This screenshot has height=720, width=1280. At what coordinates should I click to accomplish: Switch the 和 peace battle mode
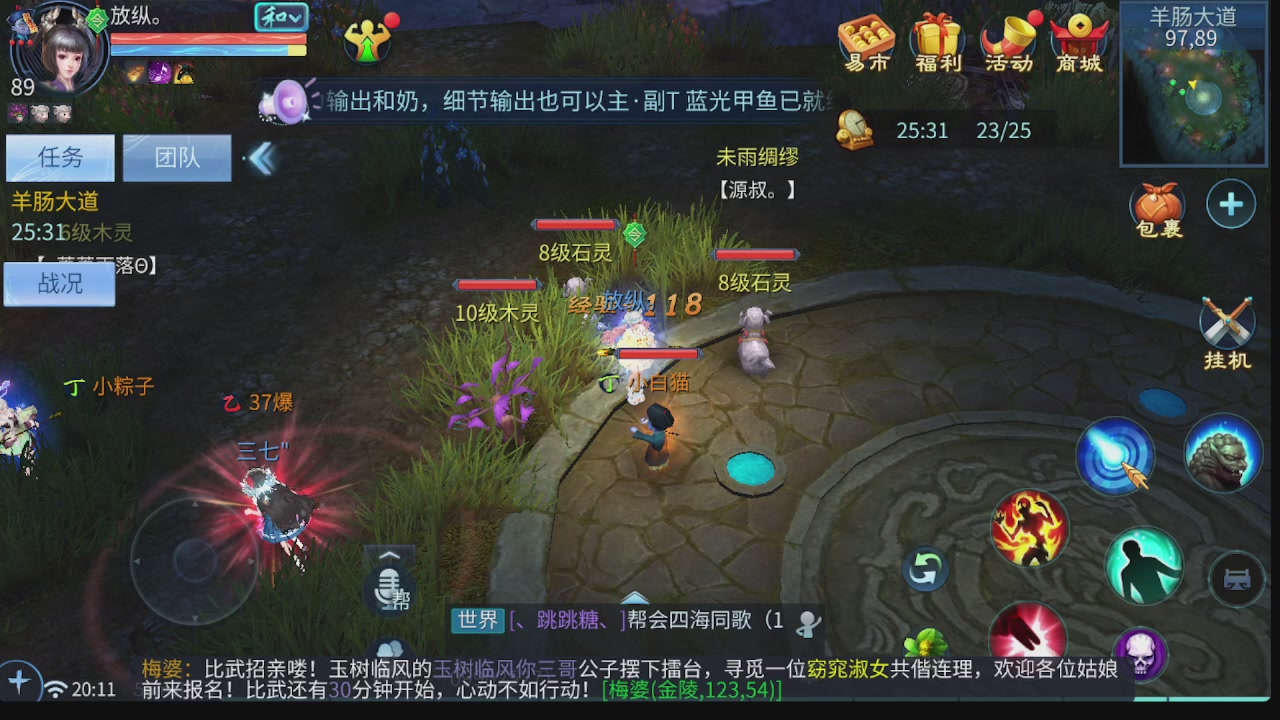click(281, 18)
